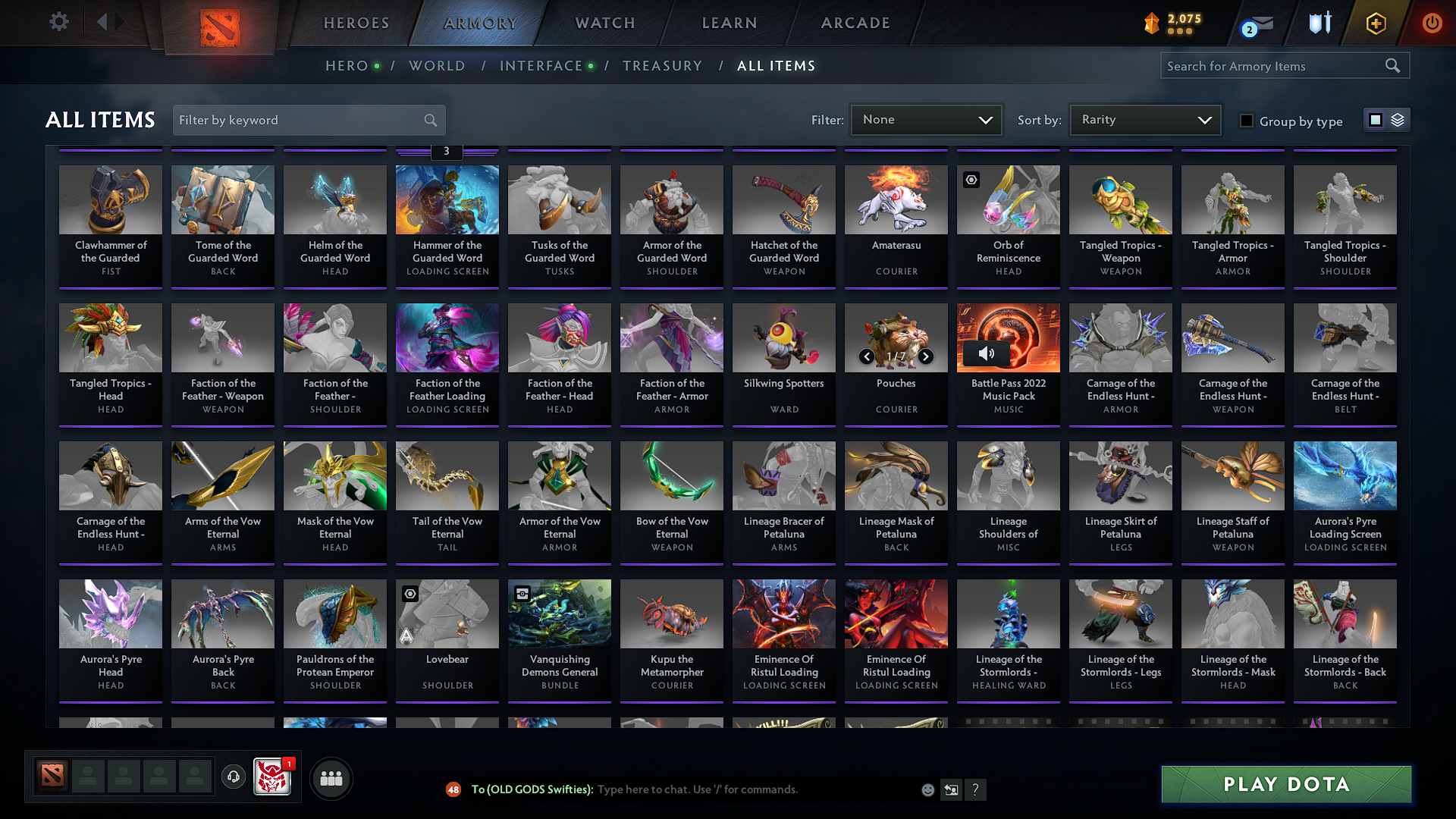Open the settings gear icon

[58, 22]
